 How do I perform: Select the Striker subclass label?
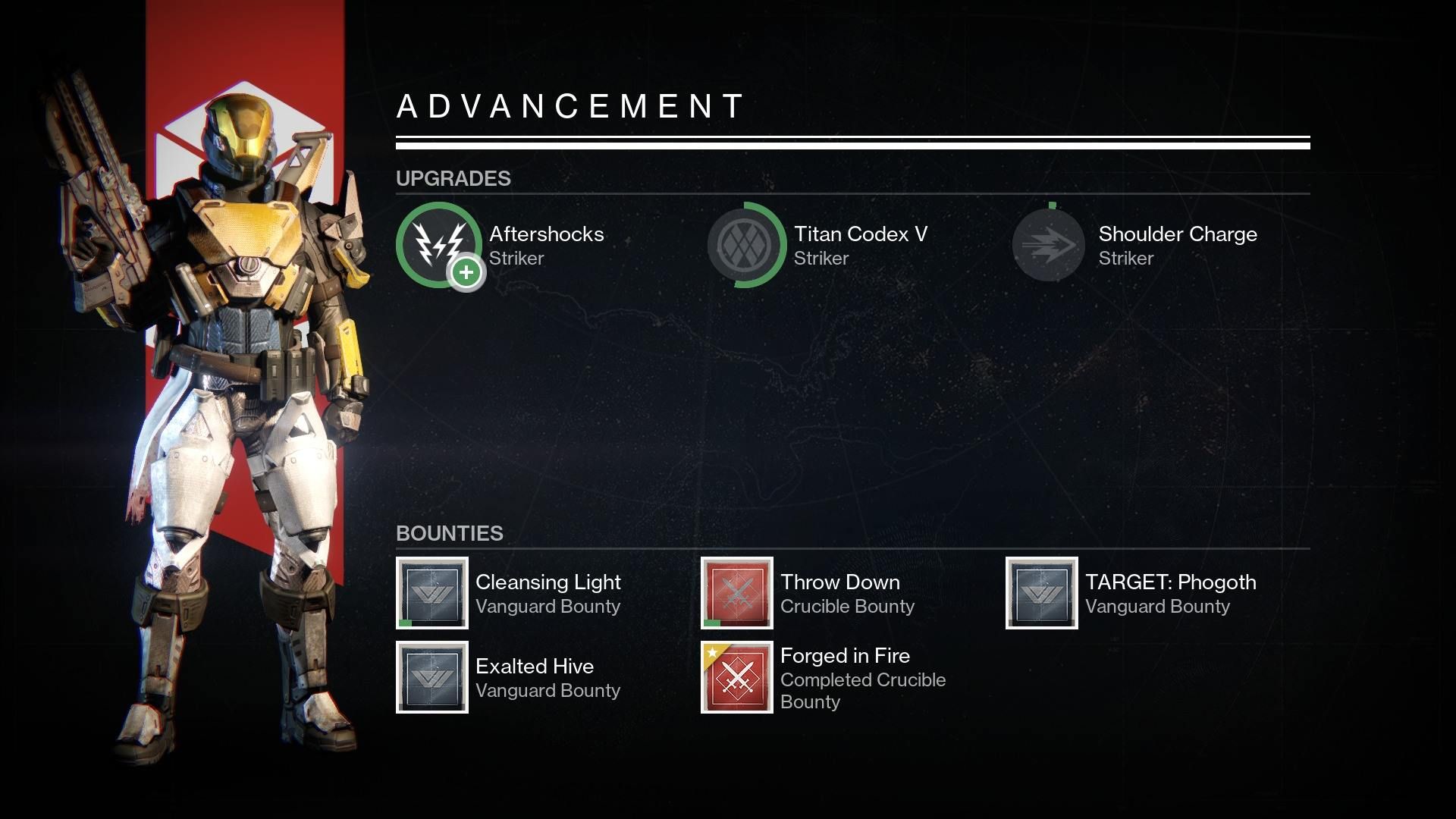(517, 259)
